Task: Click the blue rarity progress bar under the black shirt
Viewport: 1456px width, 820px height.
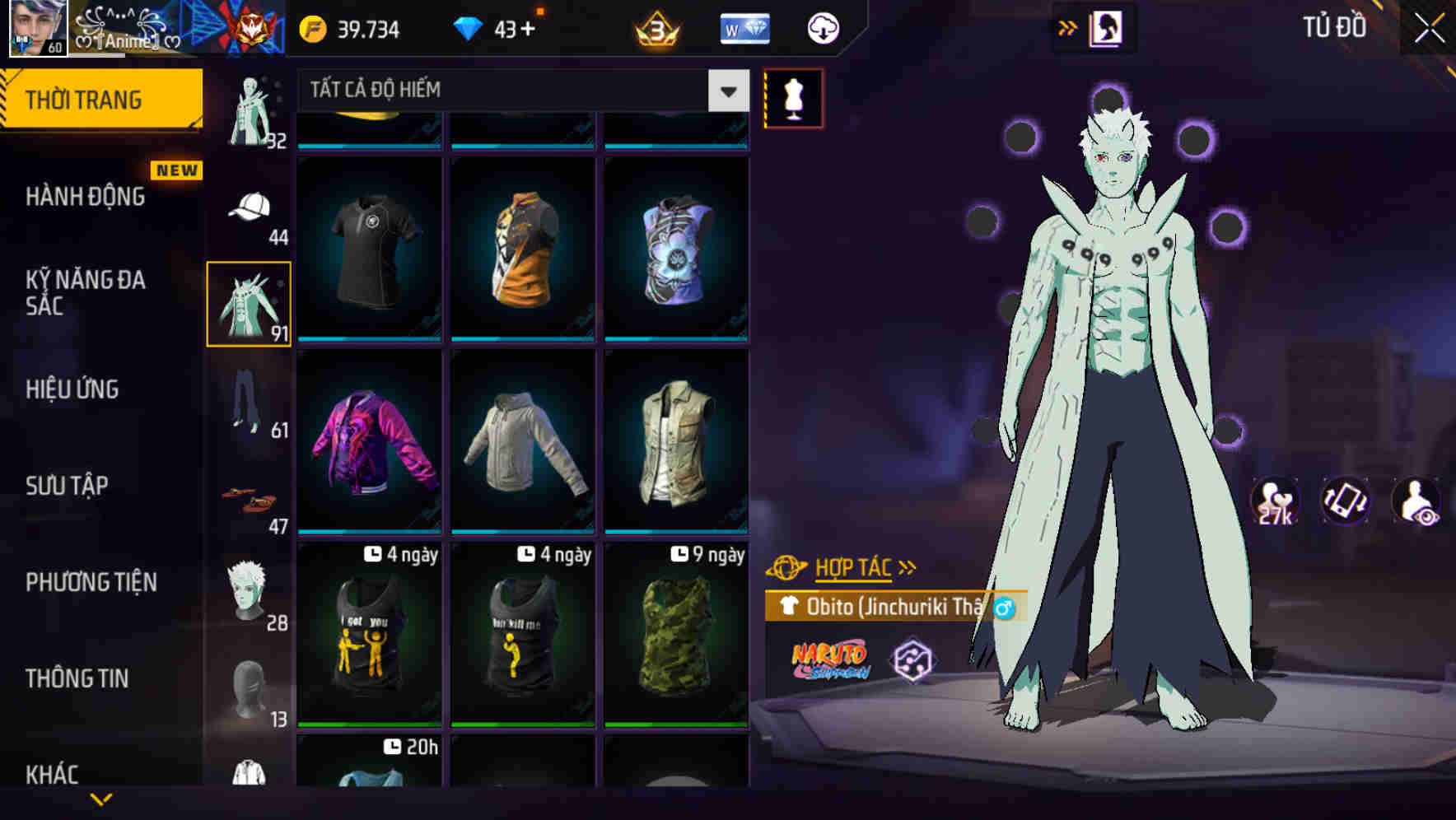Action: 369,337
